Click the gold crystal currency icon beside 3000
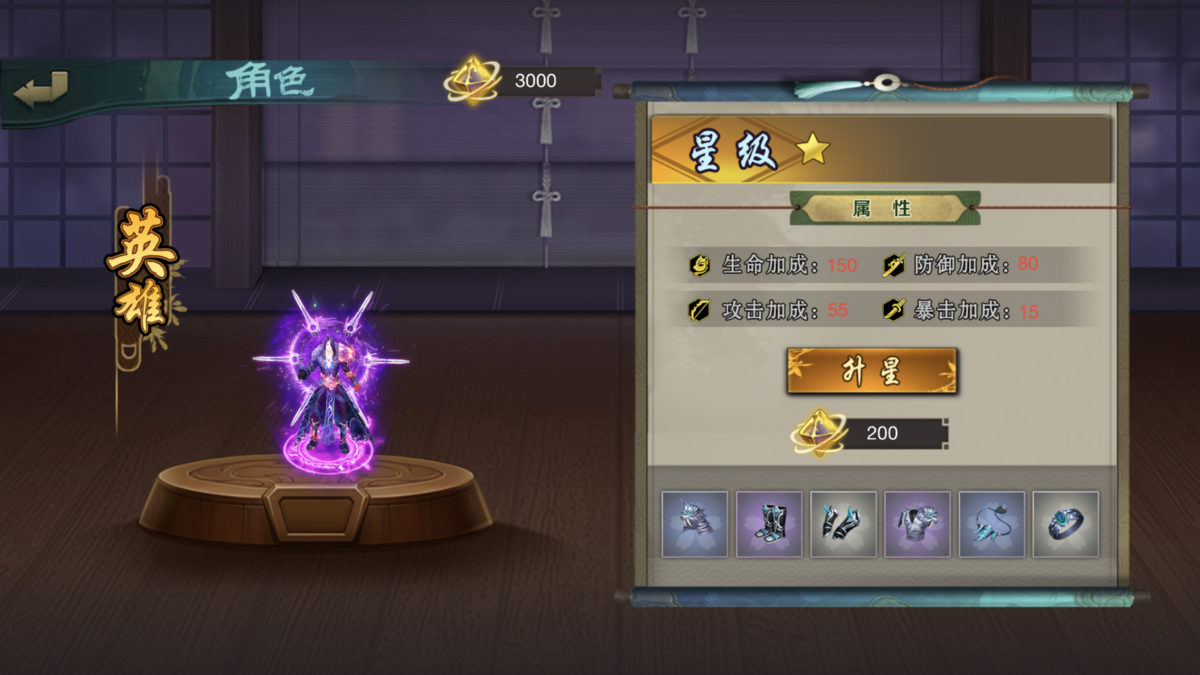This screenshot has height=675, width=1200. [471, 81]
